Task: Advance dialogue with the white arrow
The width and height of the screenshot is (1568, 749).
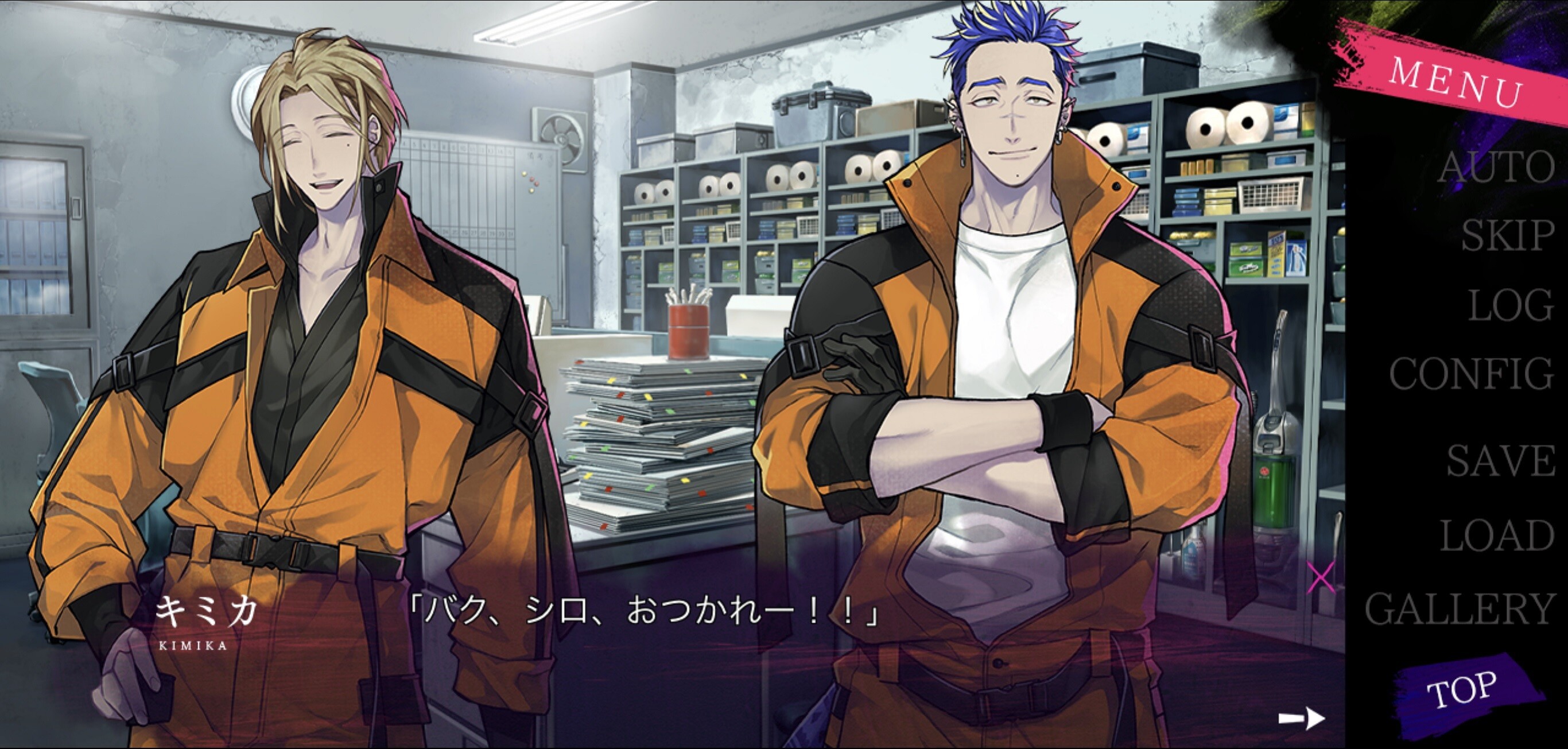Action: point(1301,719)
